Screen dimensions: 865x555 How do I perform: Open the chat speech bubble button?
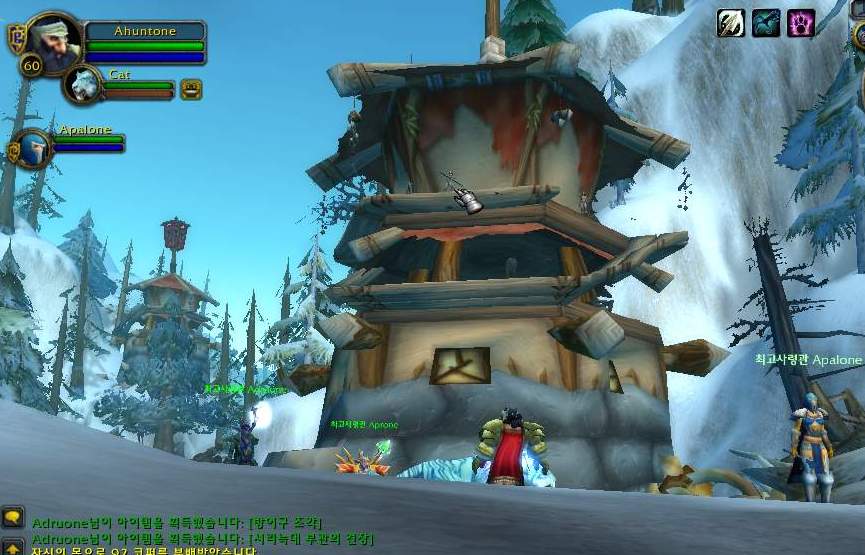pos(12,517)
